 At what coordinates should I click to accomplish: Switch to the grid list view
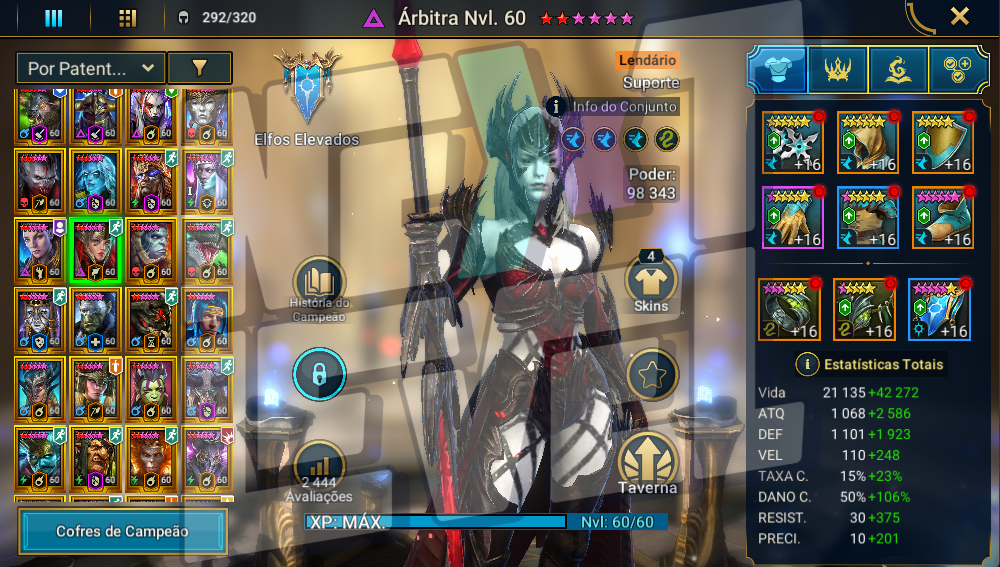coord(127,18)
